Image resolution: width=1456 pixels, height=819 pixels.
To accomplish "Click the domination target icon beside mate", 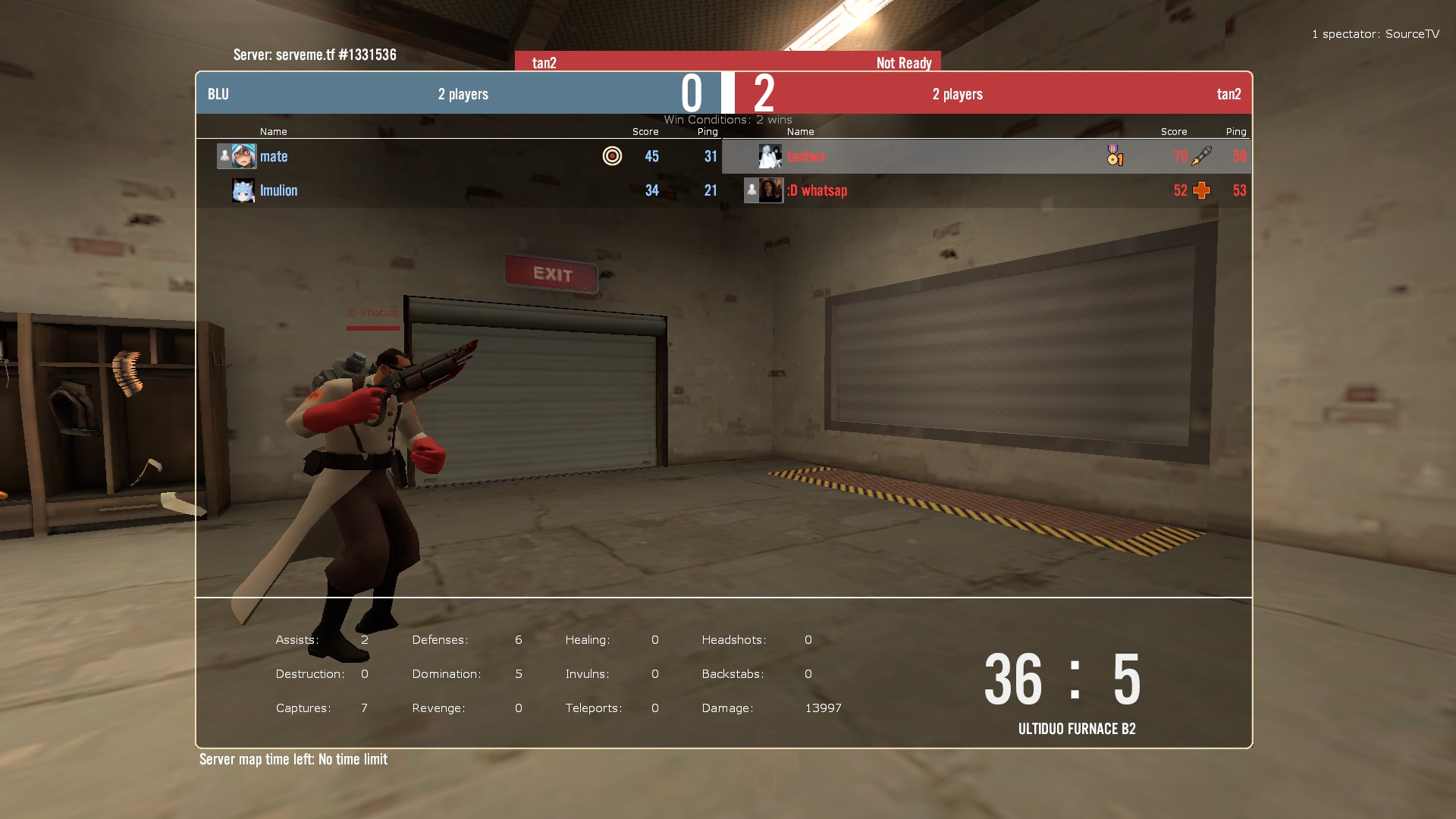I will click(612, 156).
